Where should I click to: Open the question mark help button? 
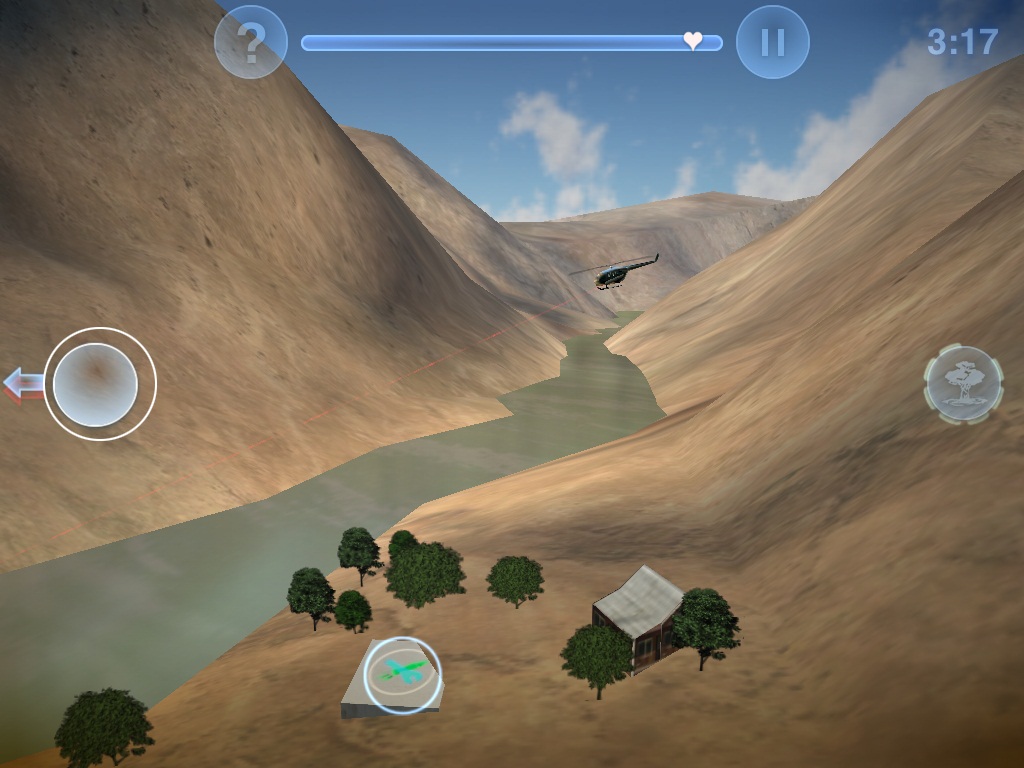click(x=251, y=42)
